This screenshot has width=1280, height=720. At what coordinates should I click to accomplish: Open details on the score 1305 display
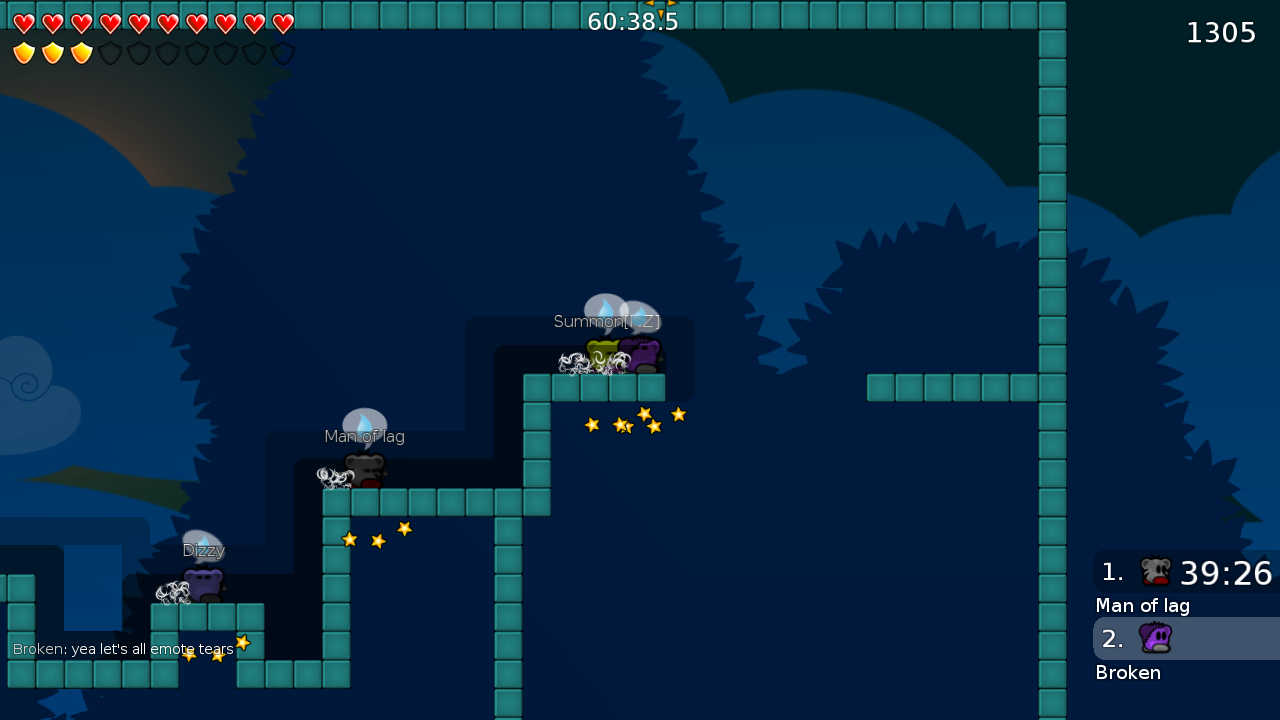[x=1221, y=32]
